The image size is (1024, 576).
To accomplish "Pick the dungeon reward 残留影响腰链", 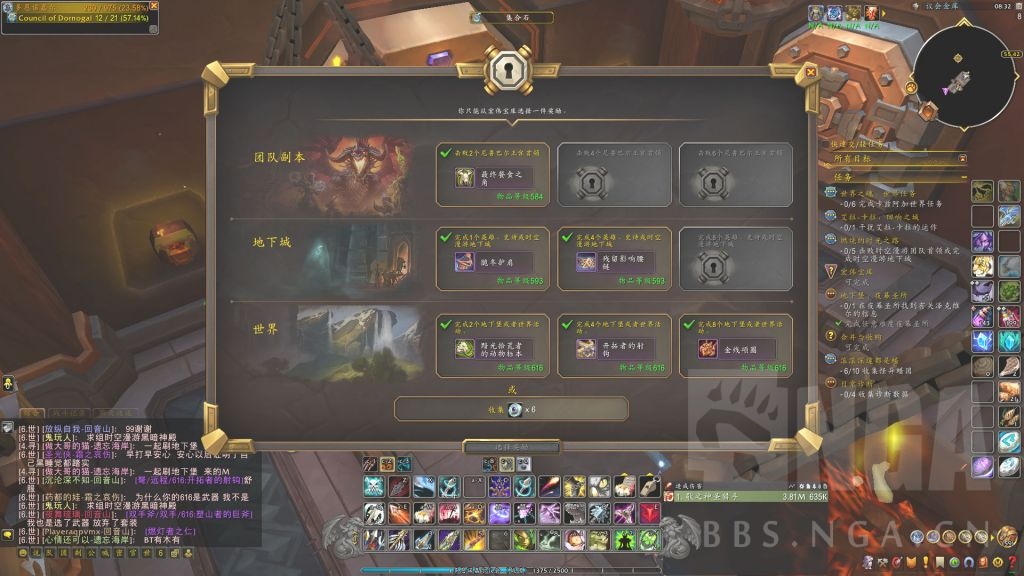I will [614, 262].
